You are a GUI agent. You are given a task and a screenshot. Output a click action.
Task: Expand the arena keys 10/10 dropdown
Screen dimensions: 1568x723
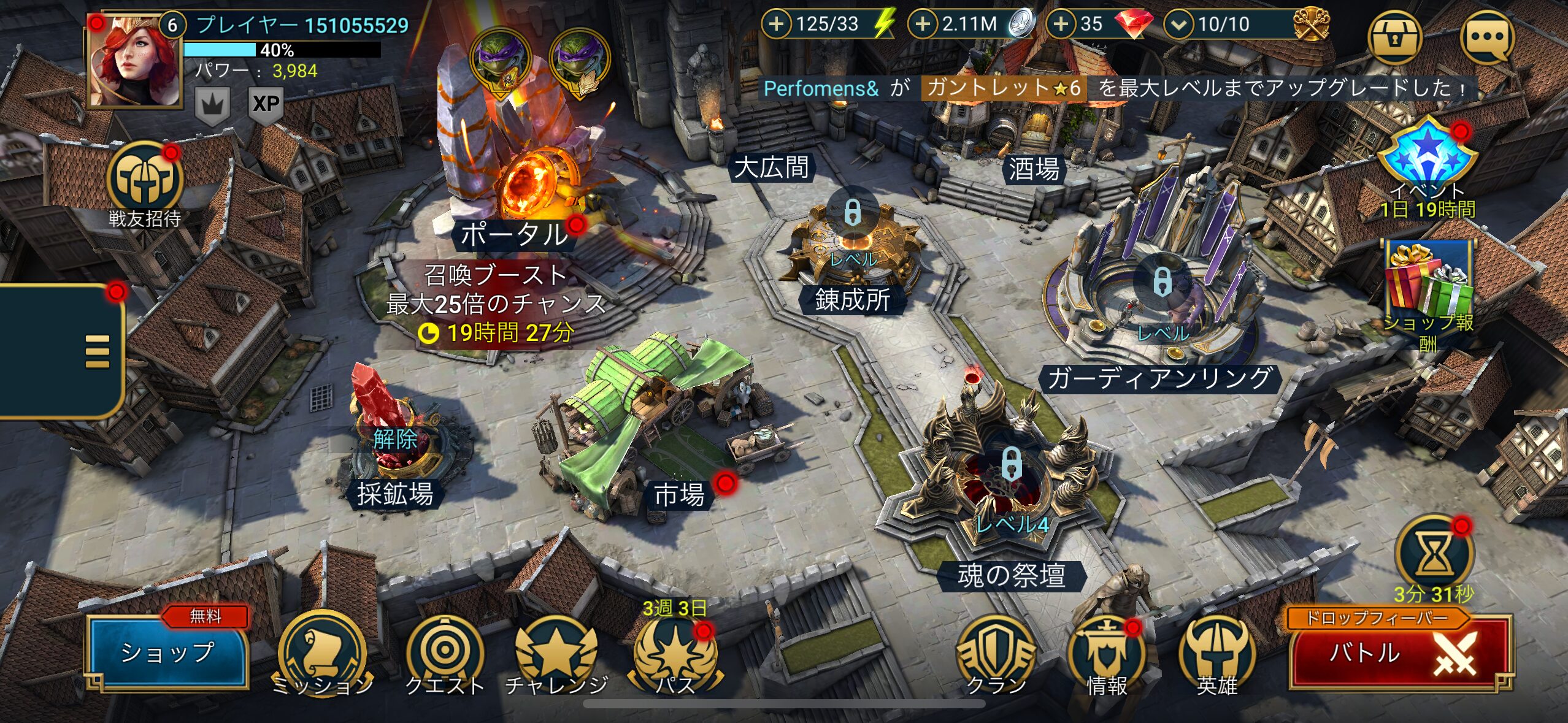1178,25
